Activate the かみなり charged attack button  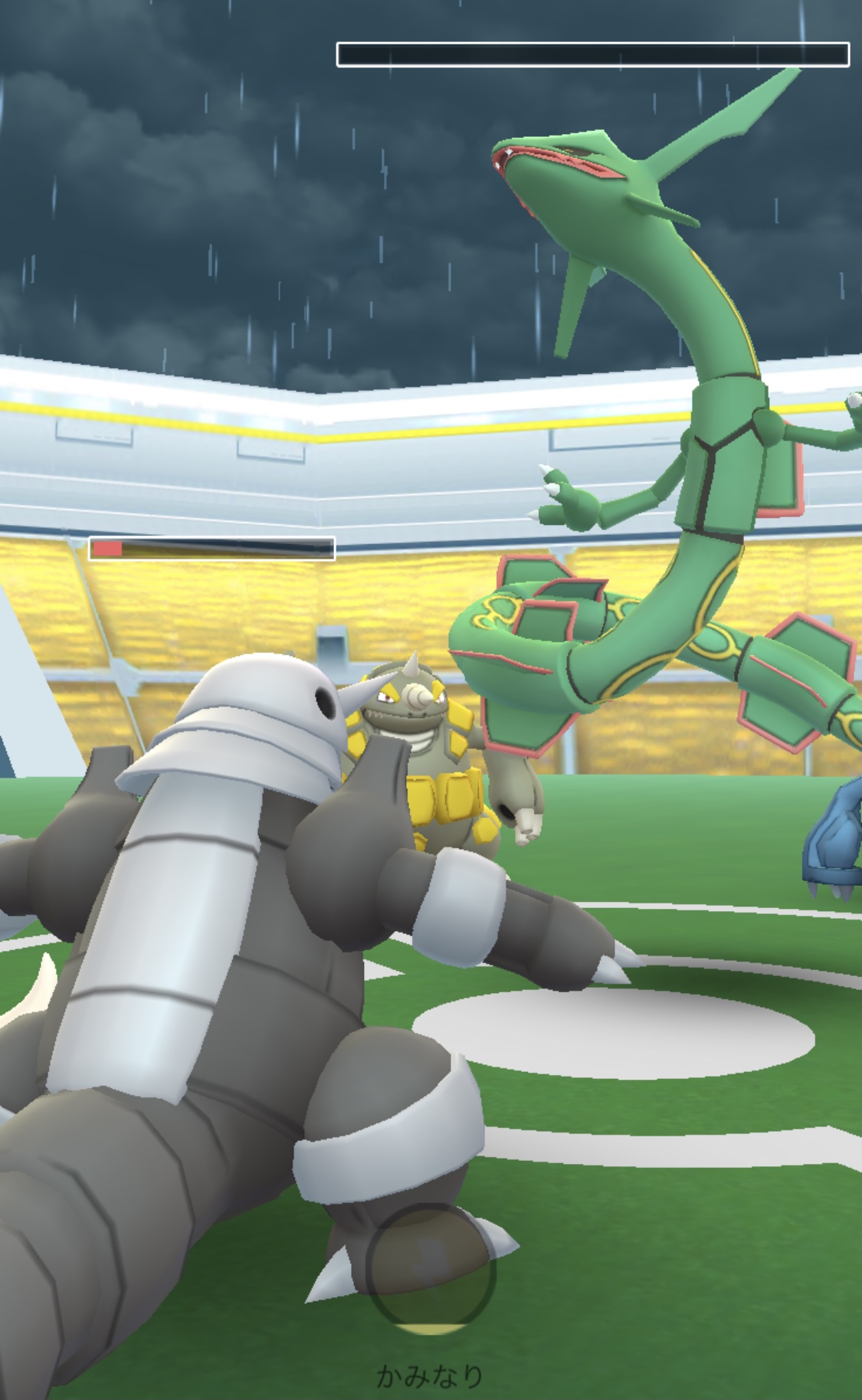431,1268
